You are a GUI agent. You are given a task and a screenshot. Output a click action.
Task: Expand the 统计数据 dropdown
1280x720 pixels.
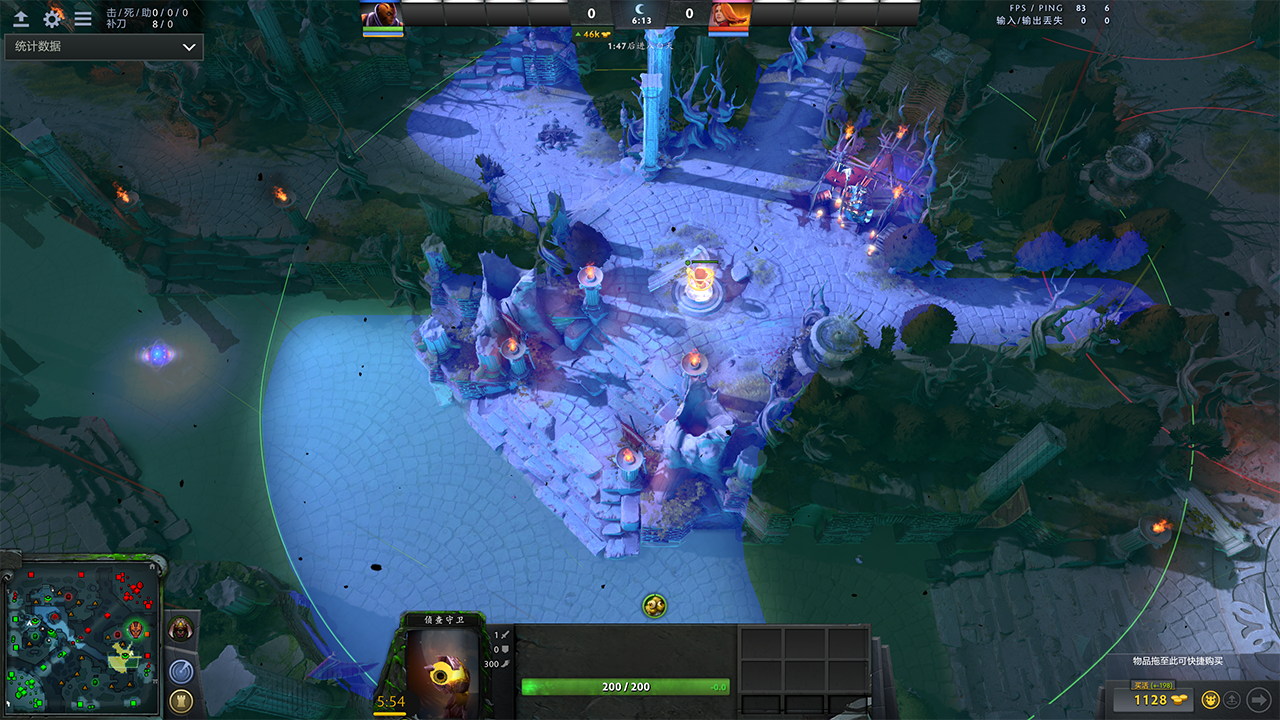[x=104, y=47]
